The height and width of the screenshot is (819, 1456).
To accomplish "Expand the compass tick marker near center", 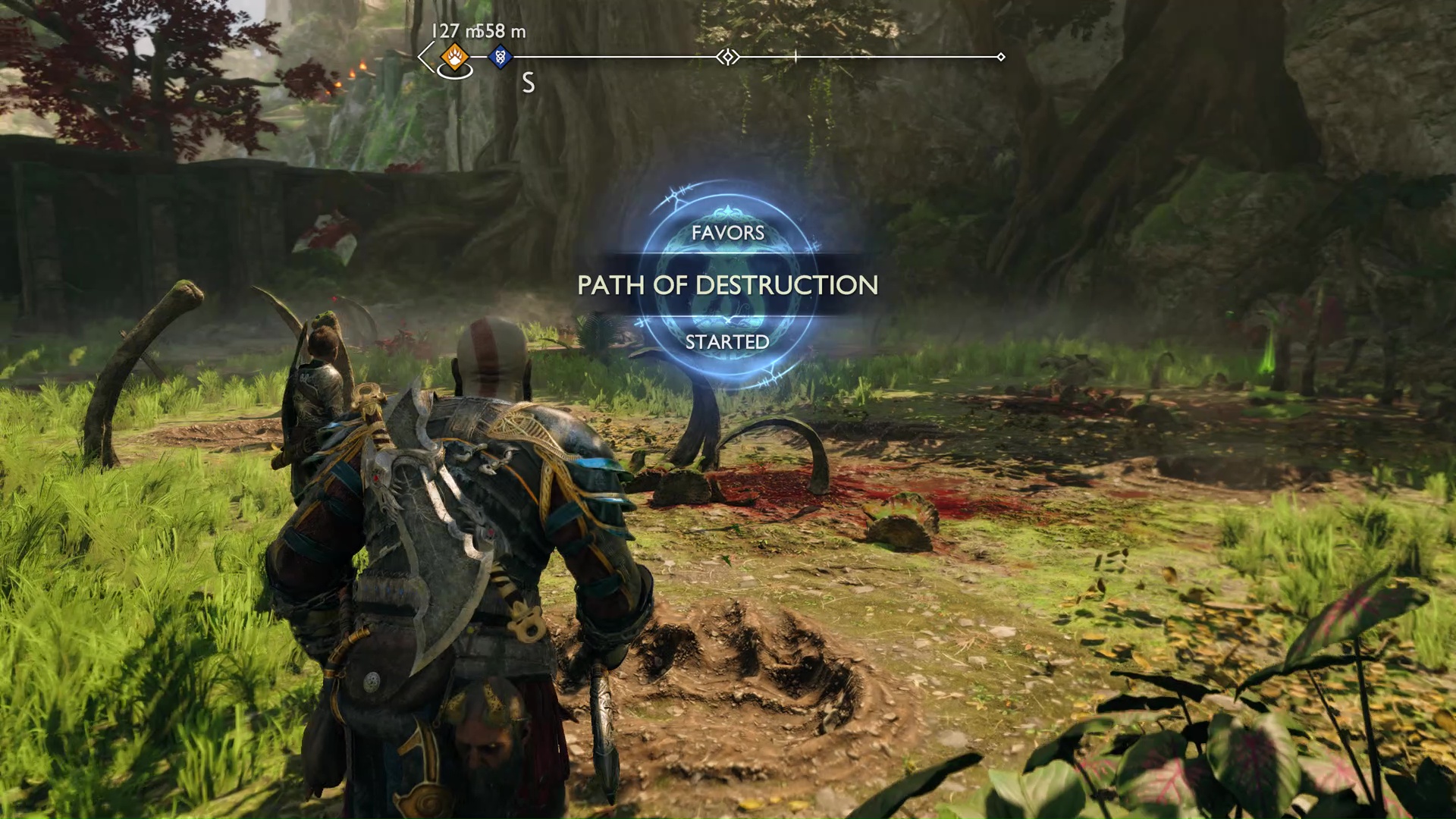I will pyautogui.click(x=795, y=55).
